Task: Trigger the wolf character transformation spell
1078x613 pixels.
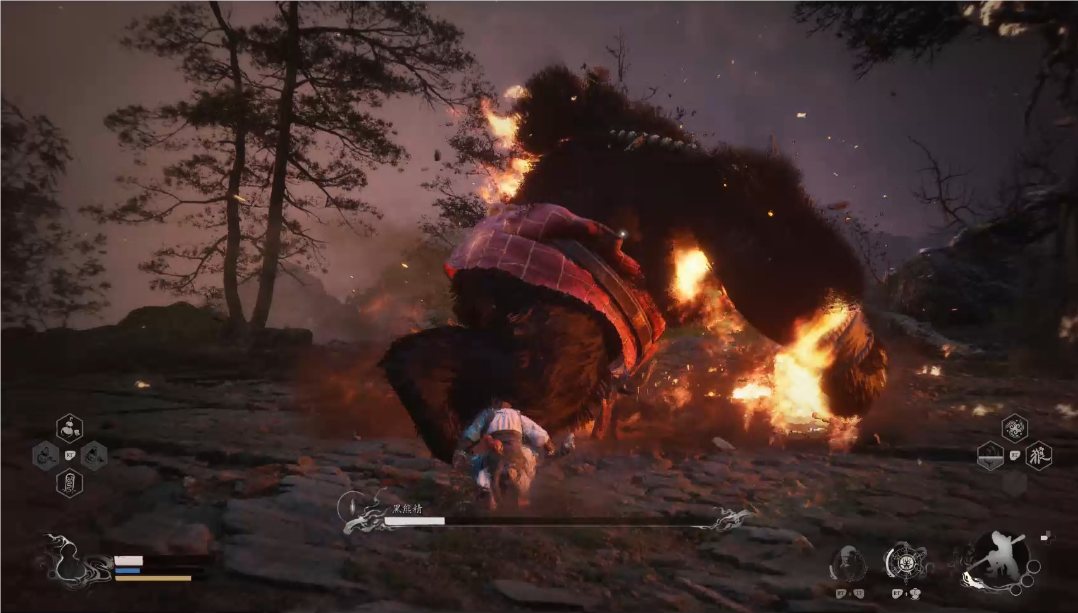Action: click(x=1039, y=455)
